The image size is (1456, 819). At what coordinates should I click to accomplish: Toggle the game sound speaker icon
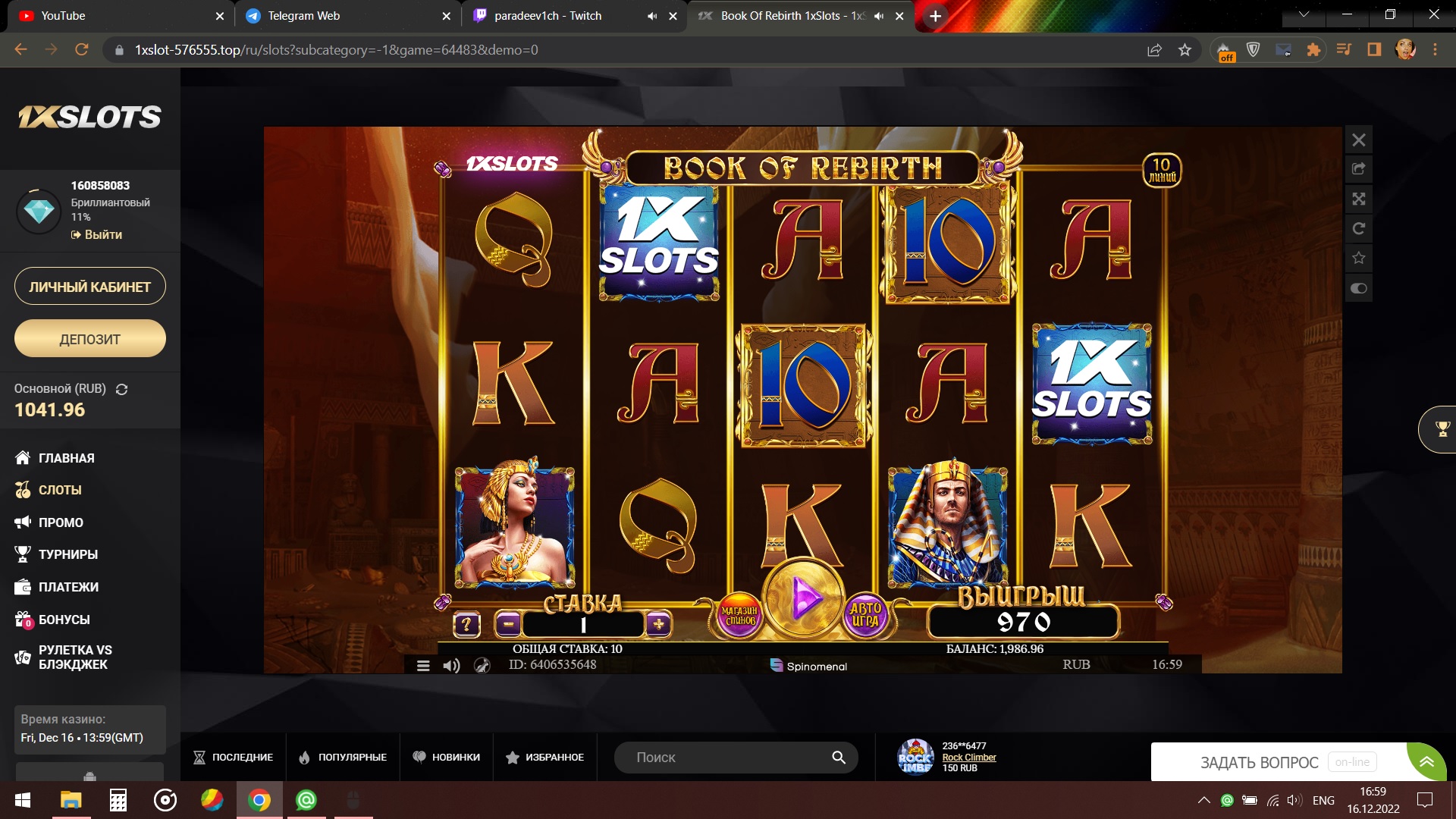click(x=451, y=666)
